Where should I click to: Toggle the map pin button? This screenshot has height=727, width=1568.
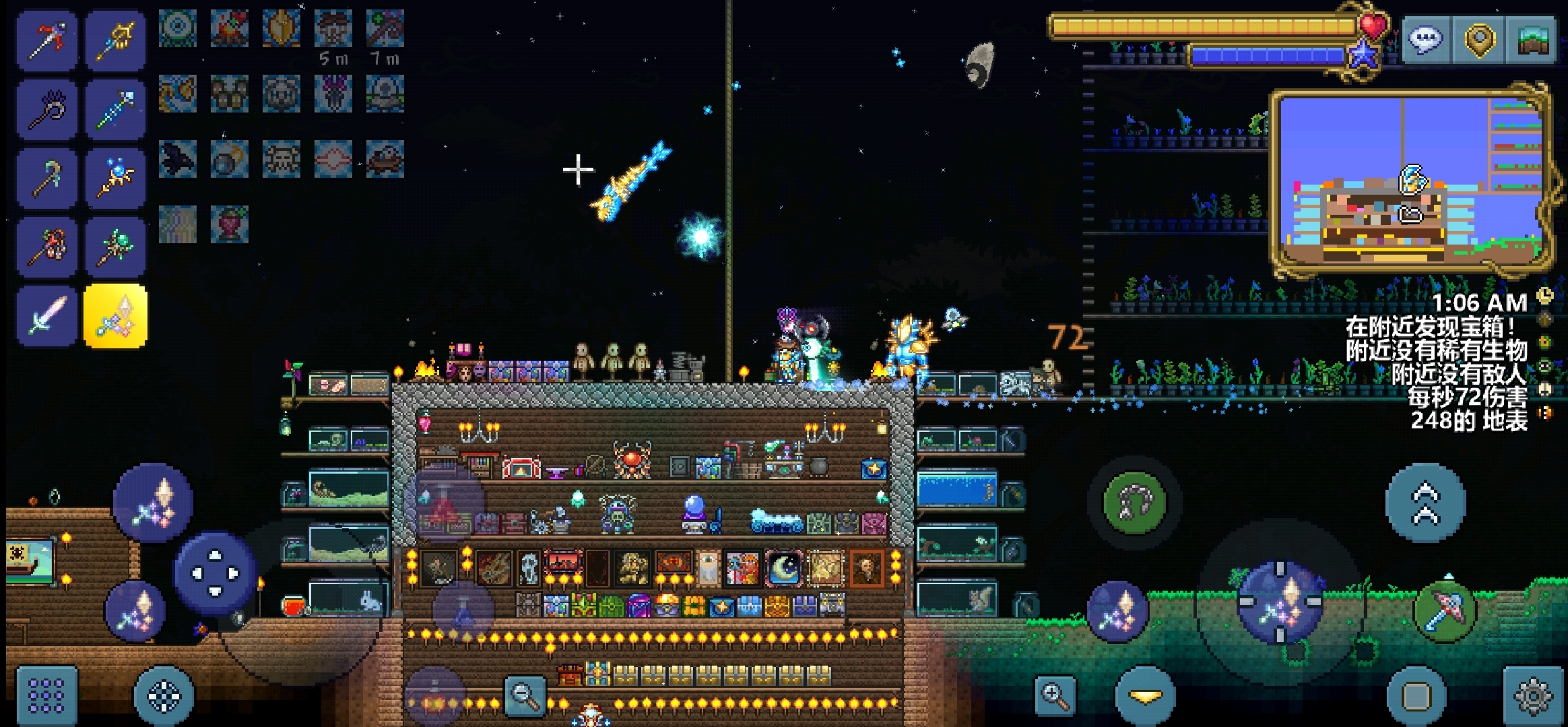[1479, 40]
